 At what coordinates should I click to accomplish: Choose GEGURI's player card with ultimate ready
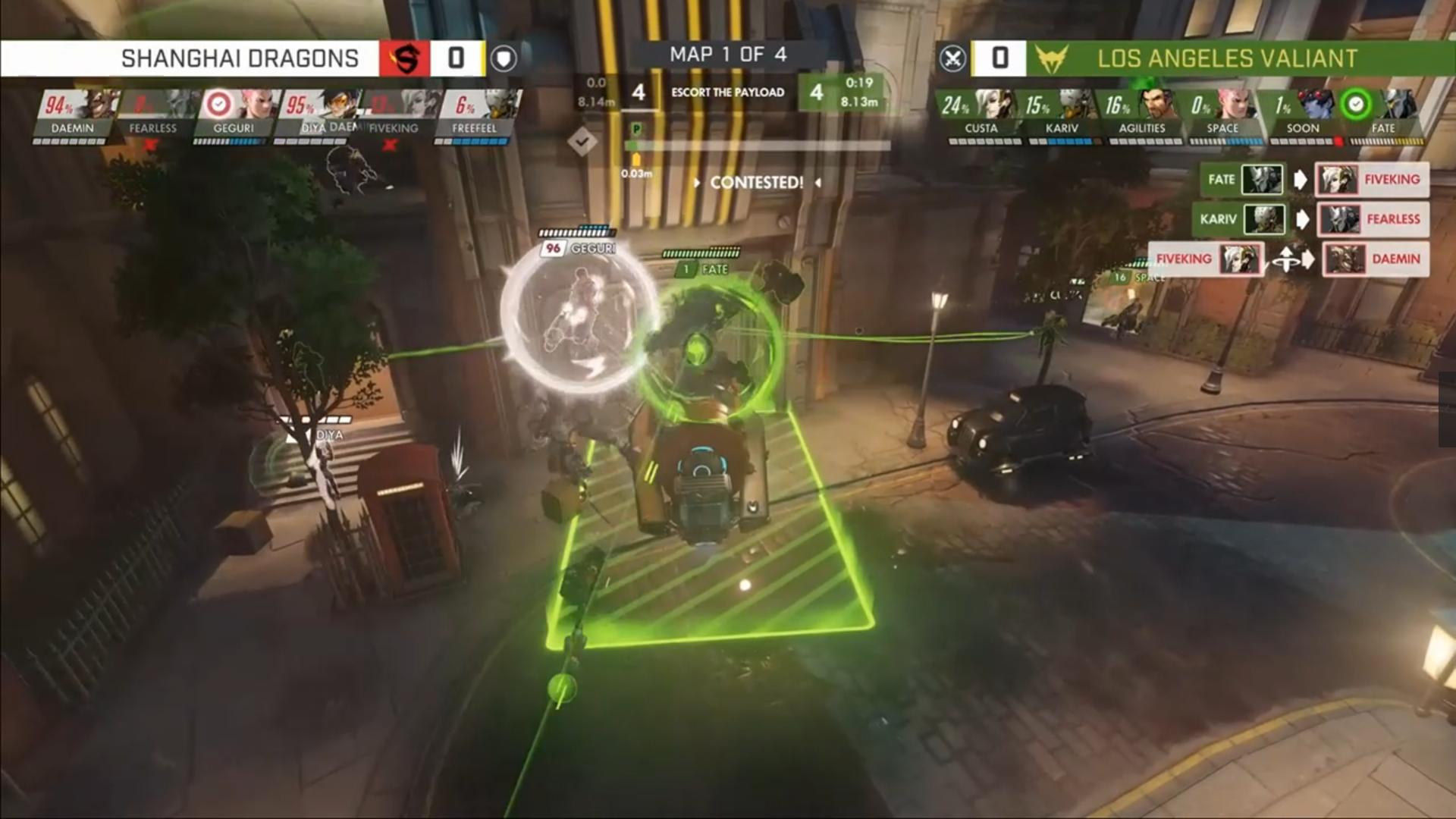point(234,114)
